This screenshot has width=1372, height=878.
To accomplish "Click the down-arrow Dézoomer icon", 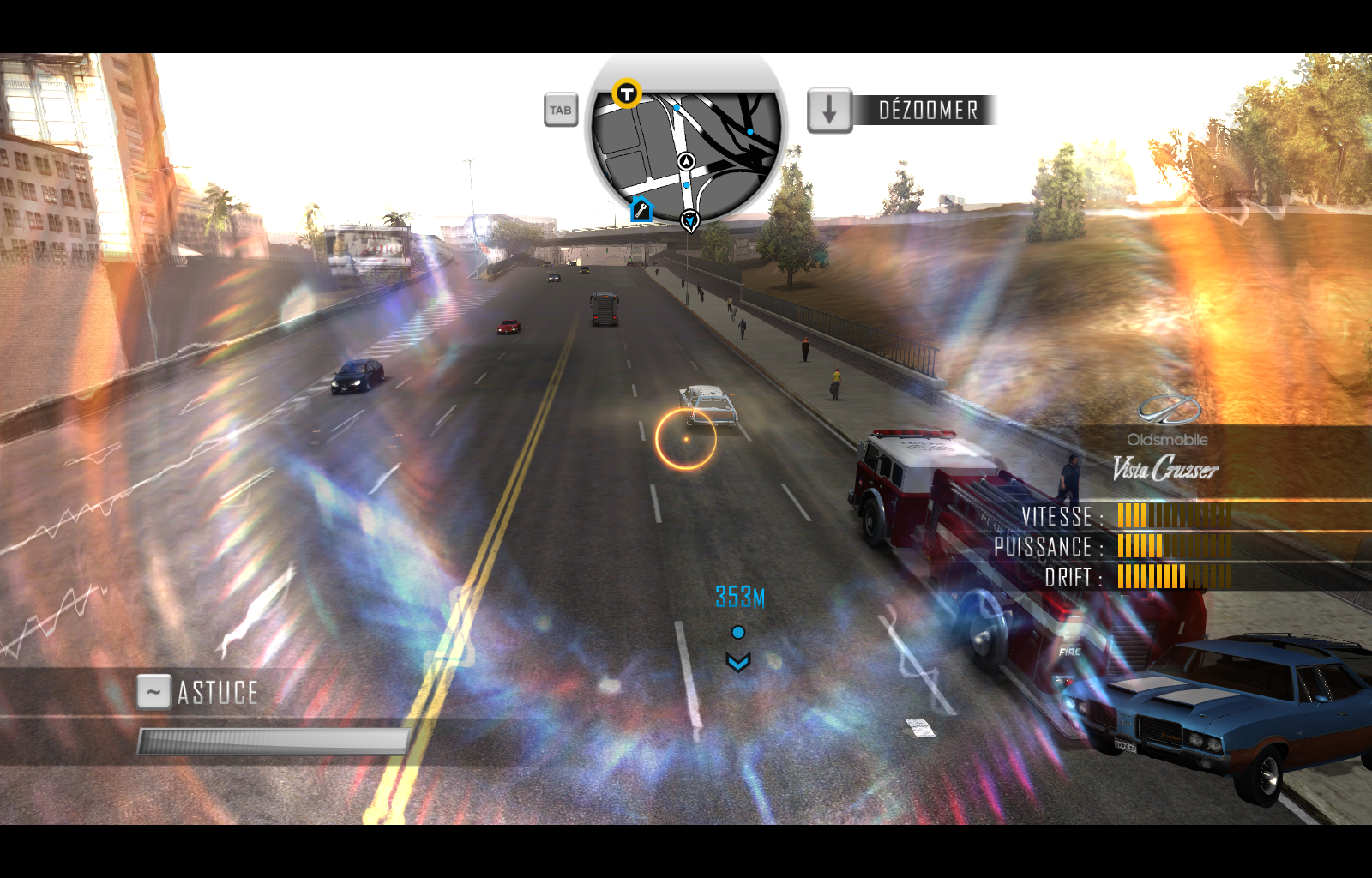I will [x=828, y=110].
